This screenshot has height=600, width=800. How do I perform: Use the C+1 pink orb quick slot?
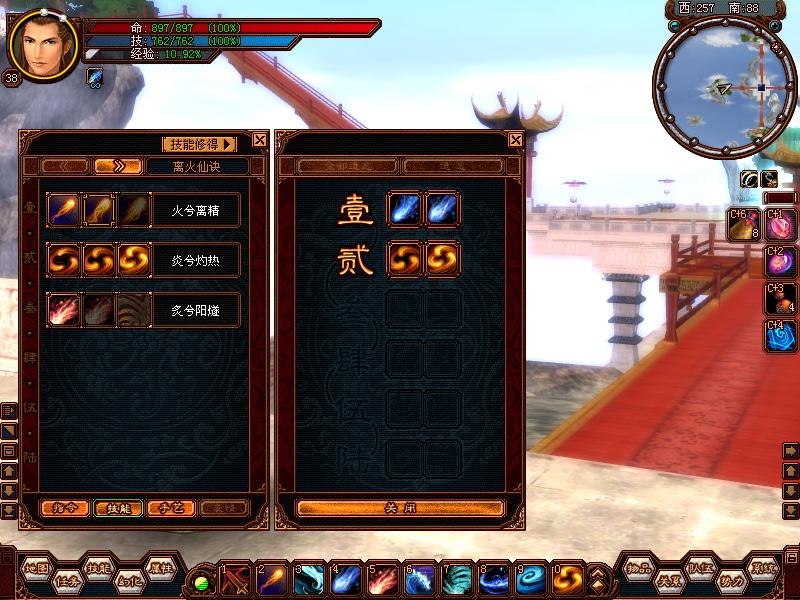coord(778,225)
